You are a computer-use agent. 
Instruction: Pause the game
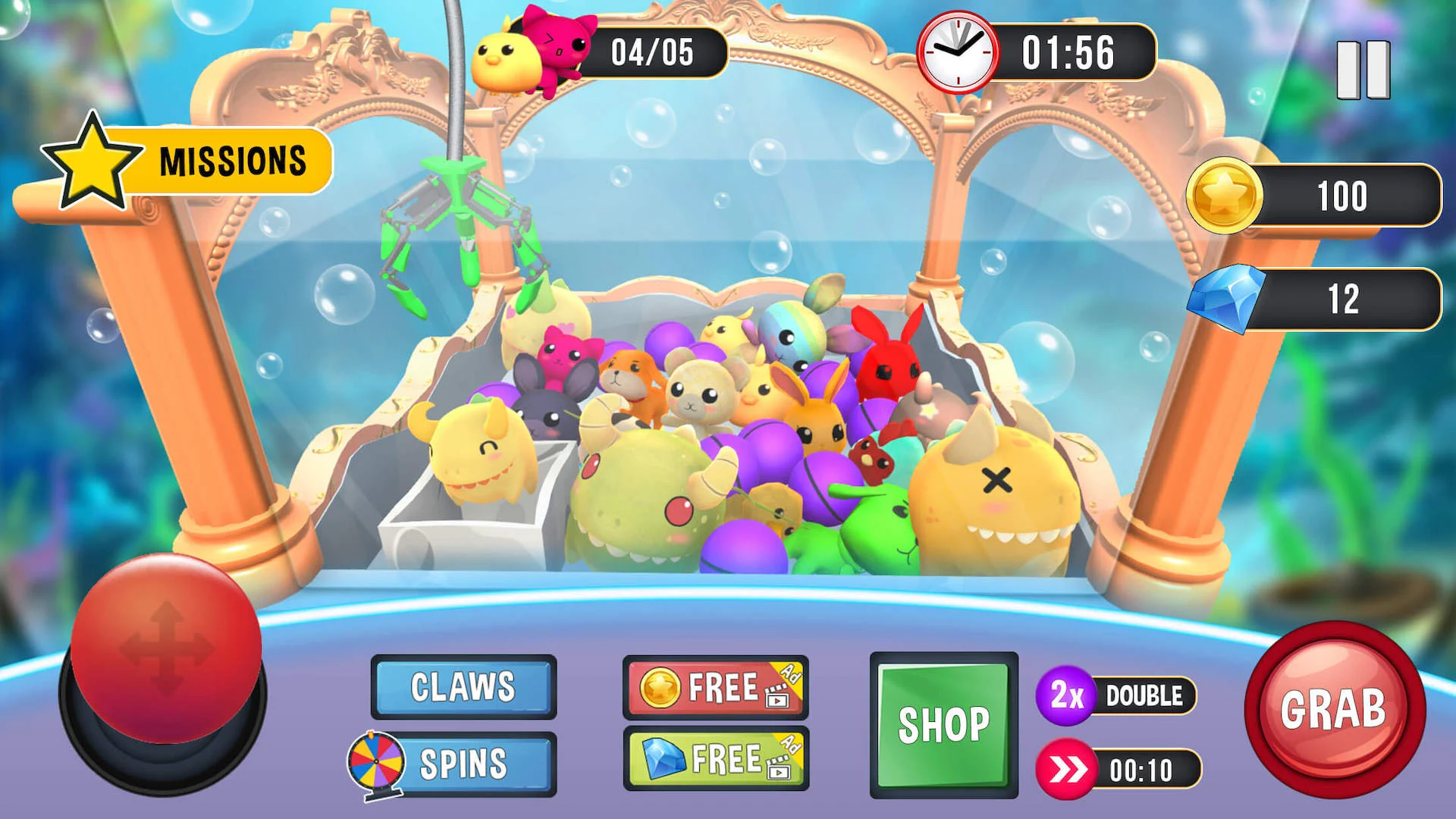click(x=1363, y=70)
